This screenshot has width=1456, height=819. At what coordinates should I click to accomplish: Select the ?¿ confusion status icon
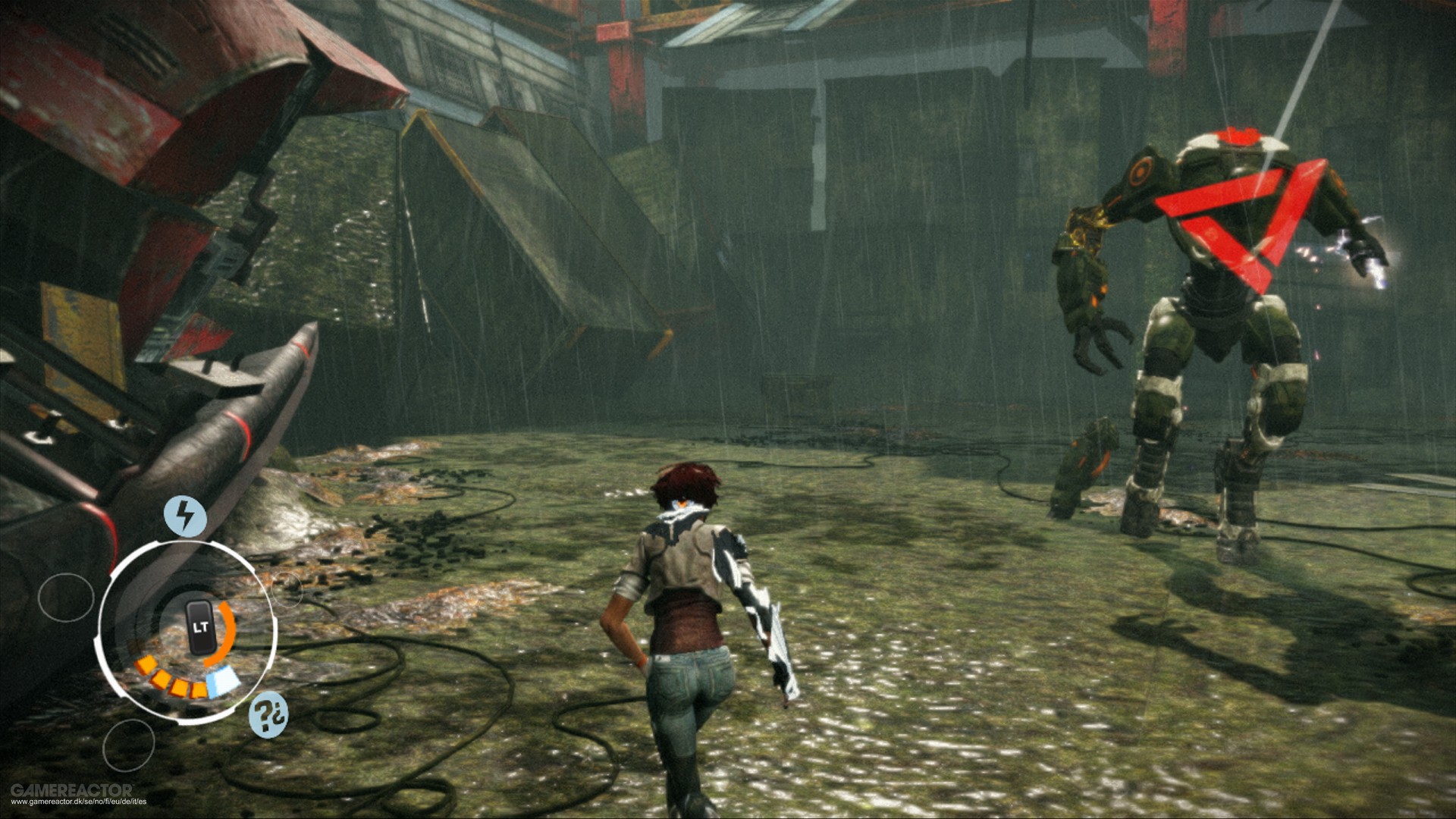(268, 715)
